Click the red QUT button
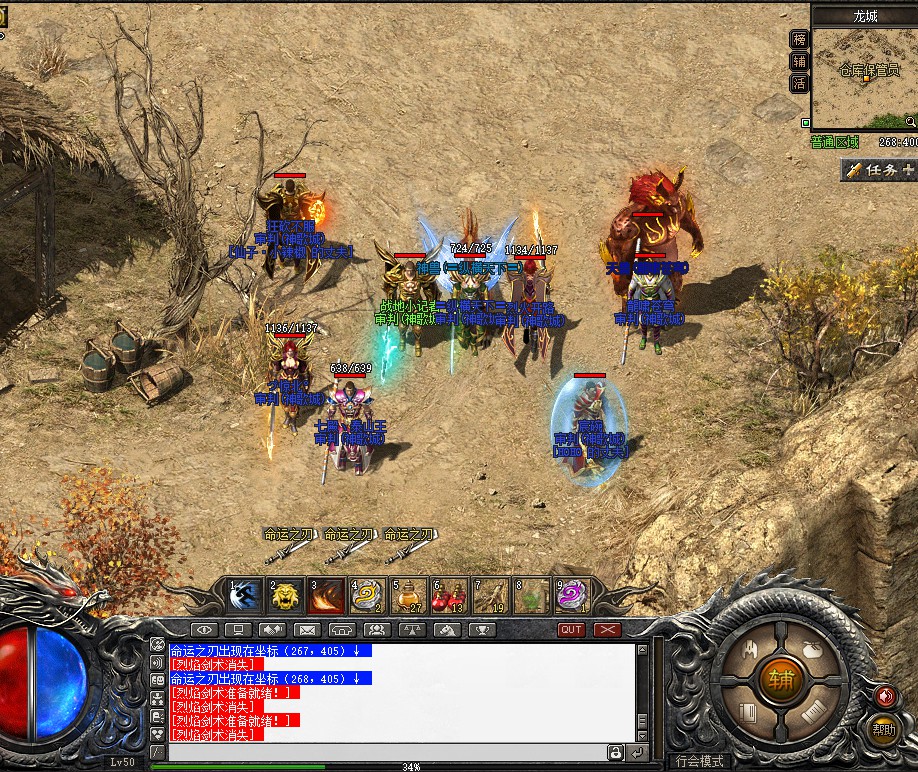Screen dimensions: 918x772 tap(571, 630)
